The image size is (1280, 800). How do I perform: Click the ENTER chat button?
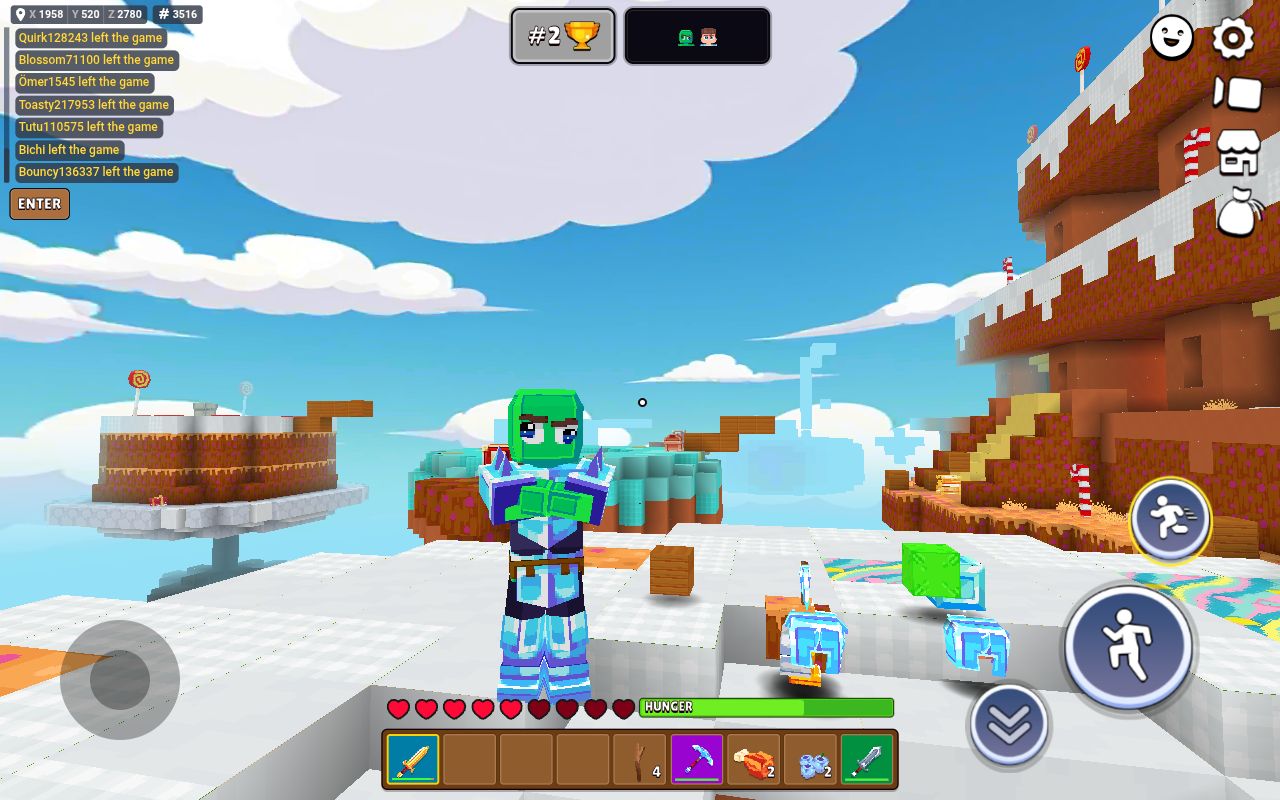click(40, 204)
